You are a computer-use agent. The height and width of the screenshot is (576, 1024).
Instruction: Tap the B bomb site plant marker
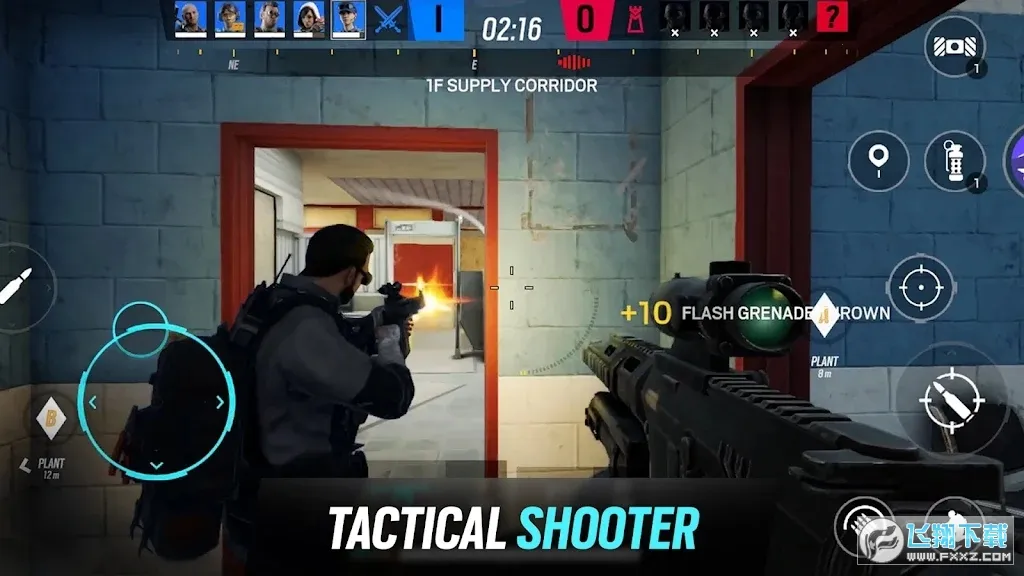pyautogui.click(x=50, y=417)
